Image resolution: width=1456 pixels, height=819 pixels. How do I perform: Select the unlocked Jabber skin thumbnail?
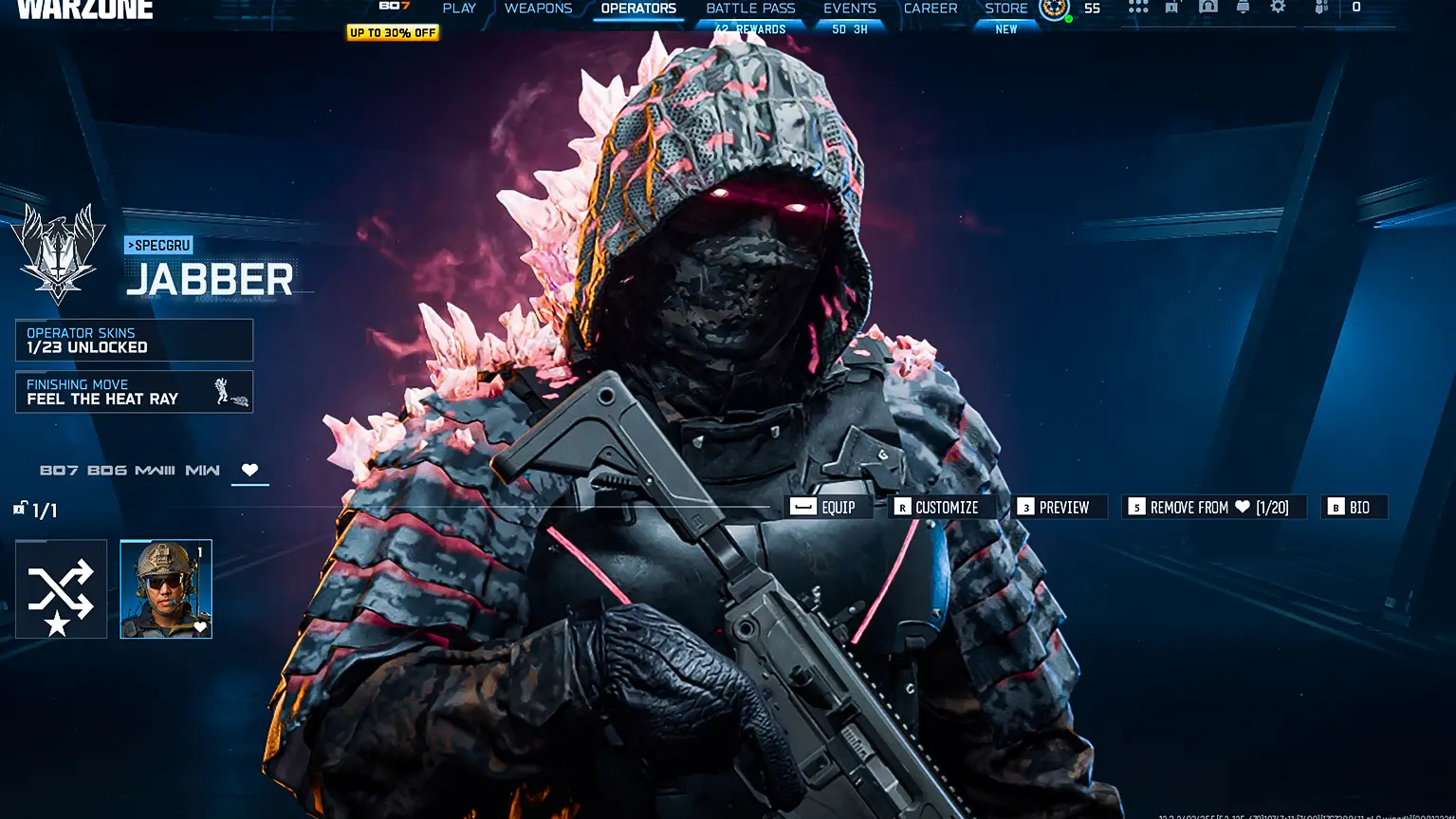[165, 588]
